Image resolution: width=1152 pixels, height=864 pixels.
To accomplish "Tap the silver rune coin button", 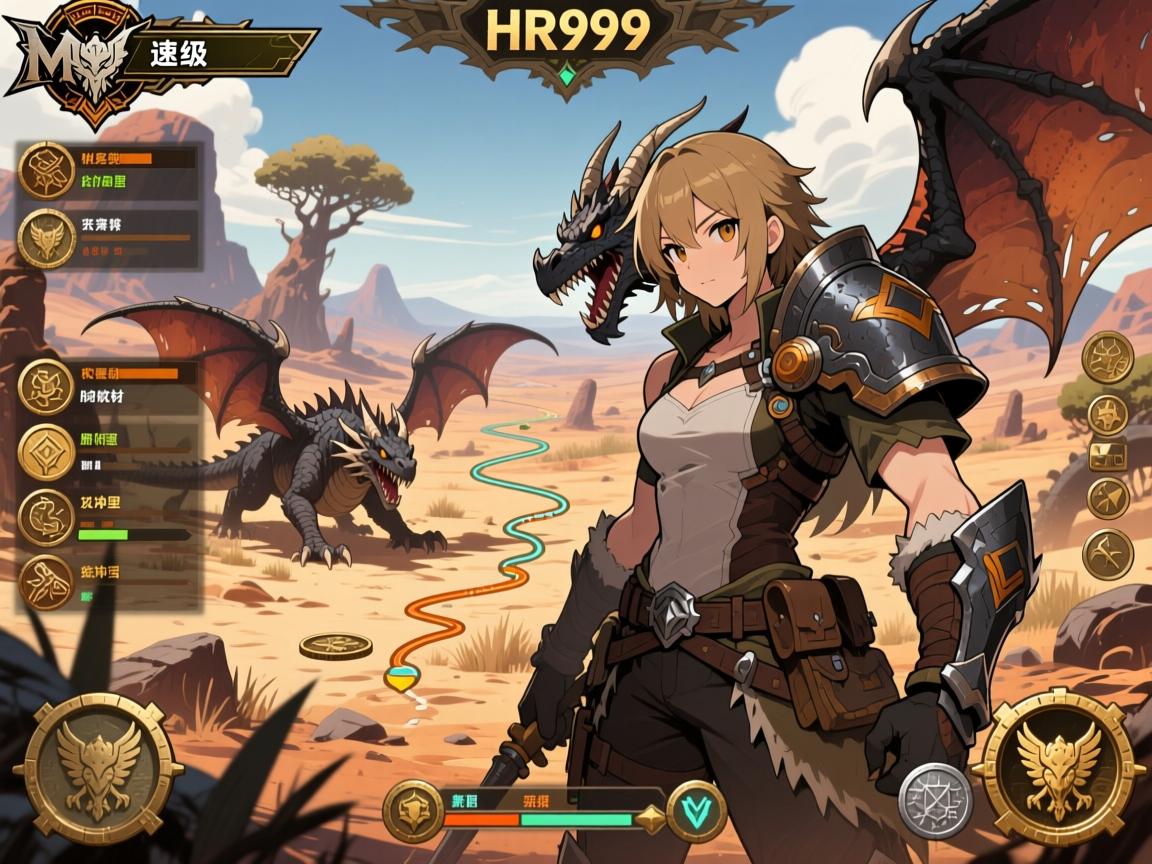I will (935, 799).
